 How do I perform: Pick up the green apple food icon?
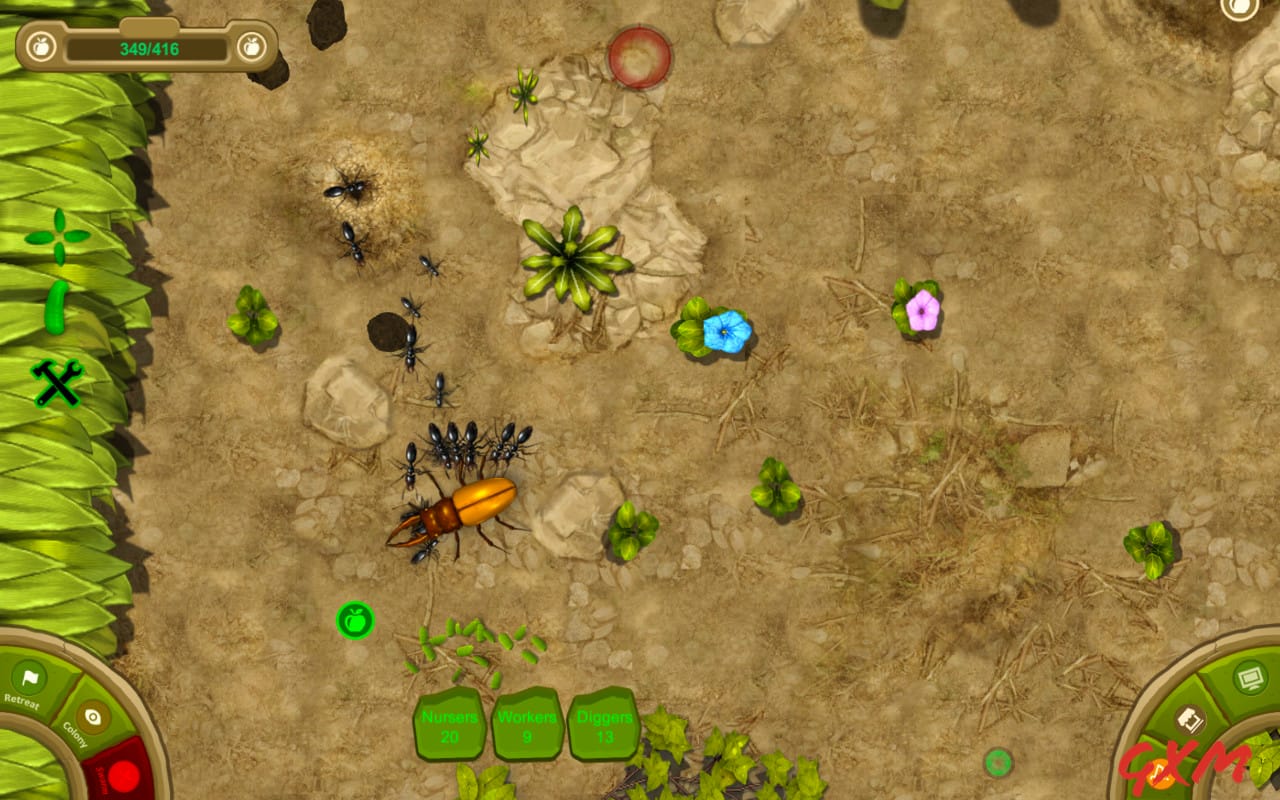pyautogui.click(x=356, y=620)
